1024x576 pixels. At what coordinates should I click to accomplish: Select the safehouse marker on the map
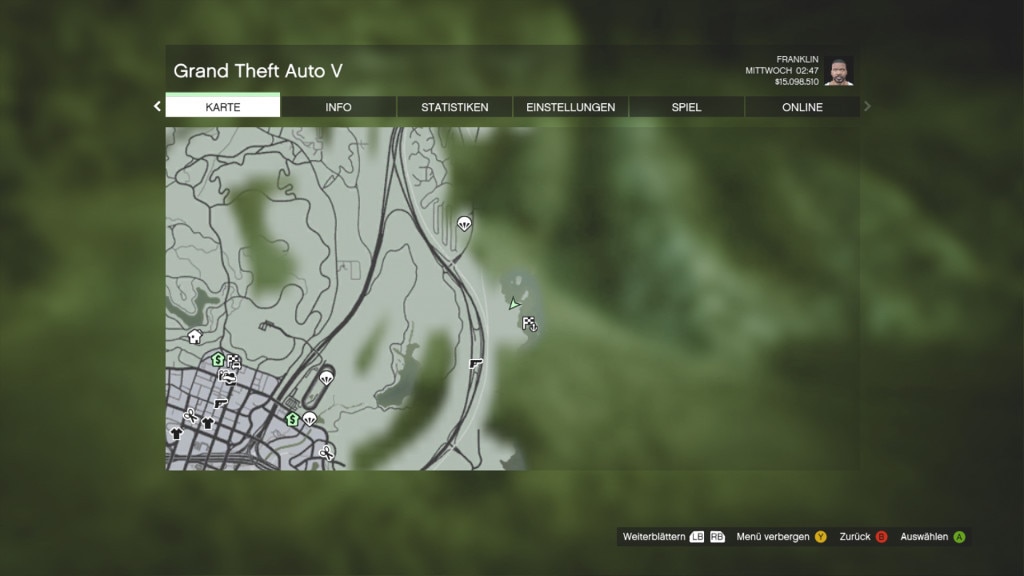(x=195, y=337)
